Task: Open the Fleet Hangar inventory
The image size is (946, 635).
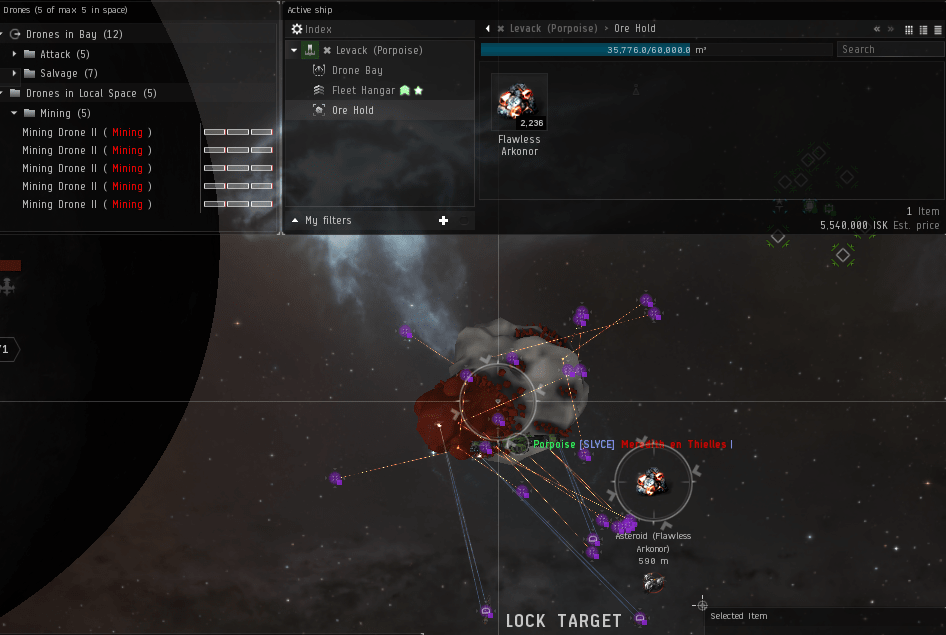Action: coord(363,91)
